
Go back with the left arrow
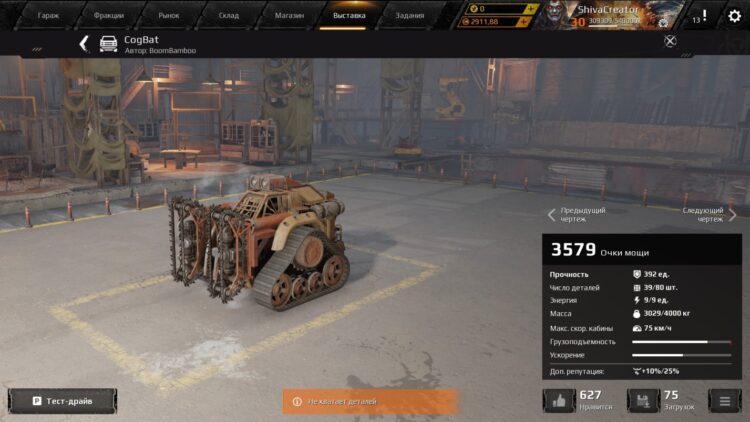click(x=84, y=43)
